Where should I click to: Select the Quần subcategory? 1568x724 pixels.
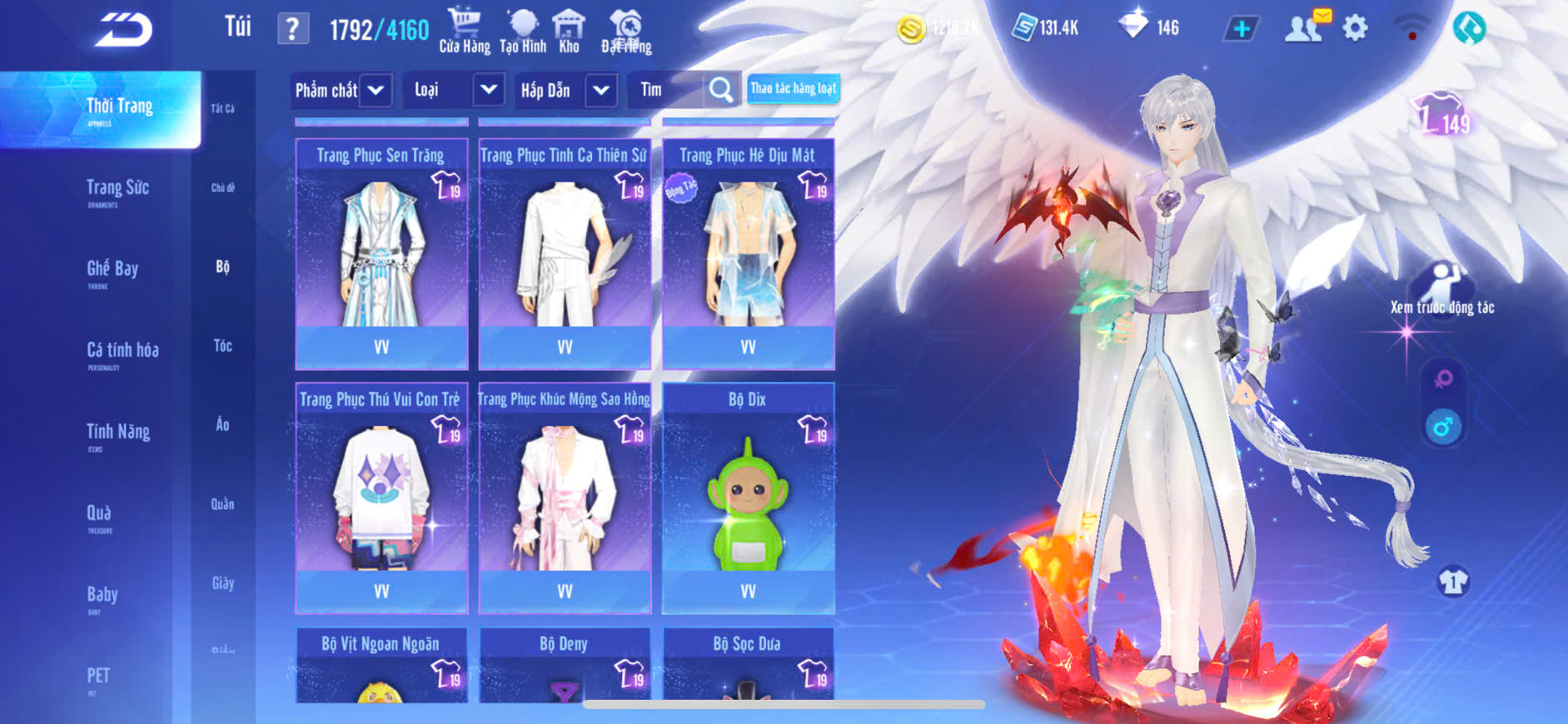[x=222, y=504]
